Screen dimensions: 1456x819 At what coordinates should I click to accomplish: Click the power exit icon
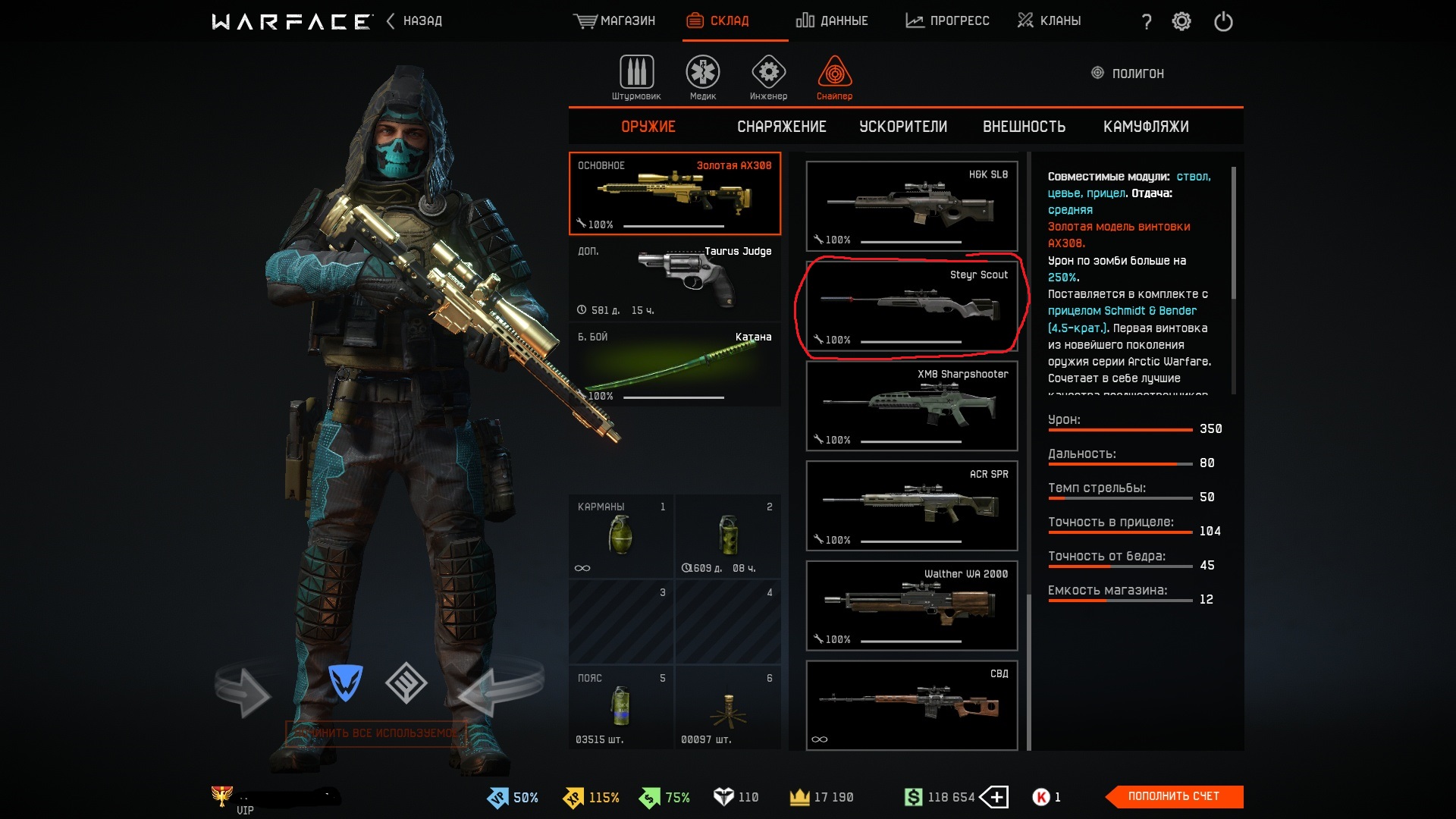click(1223, 21)
